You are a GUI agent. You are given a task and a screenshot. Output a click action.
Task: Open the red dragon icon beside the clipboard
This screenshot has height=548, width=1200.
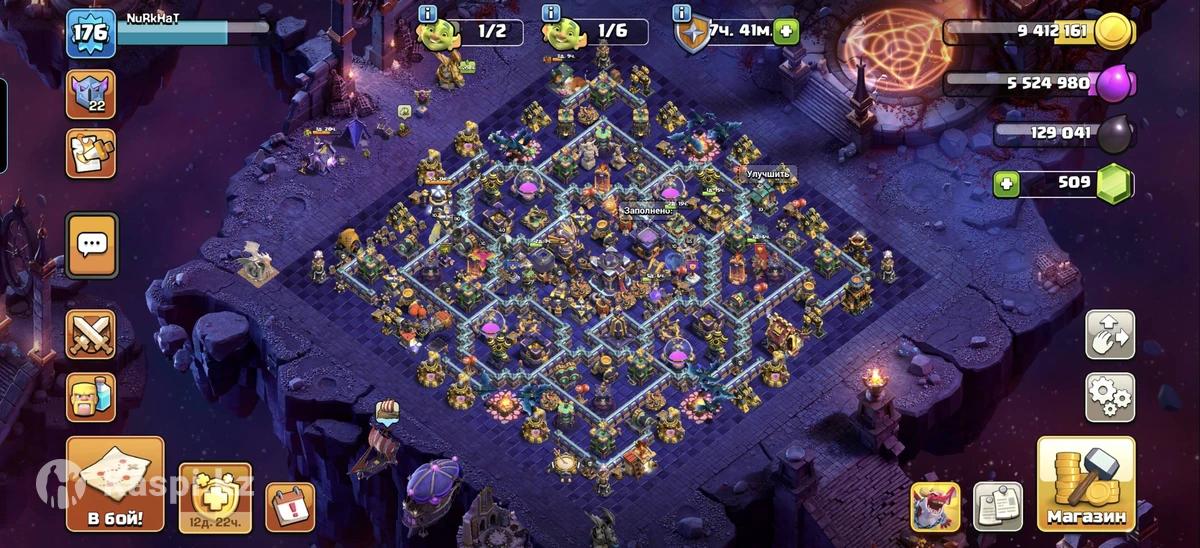(935, 506)
